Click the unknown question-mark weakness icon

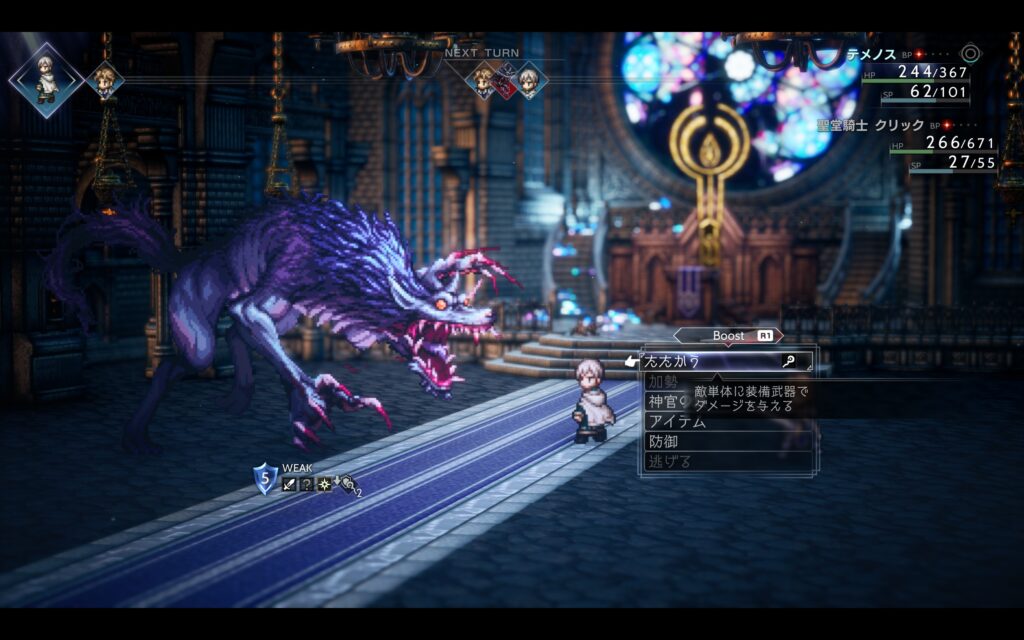[x=307, y=484]
